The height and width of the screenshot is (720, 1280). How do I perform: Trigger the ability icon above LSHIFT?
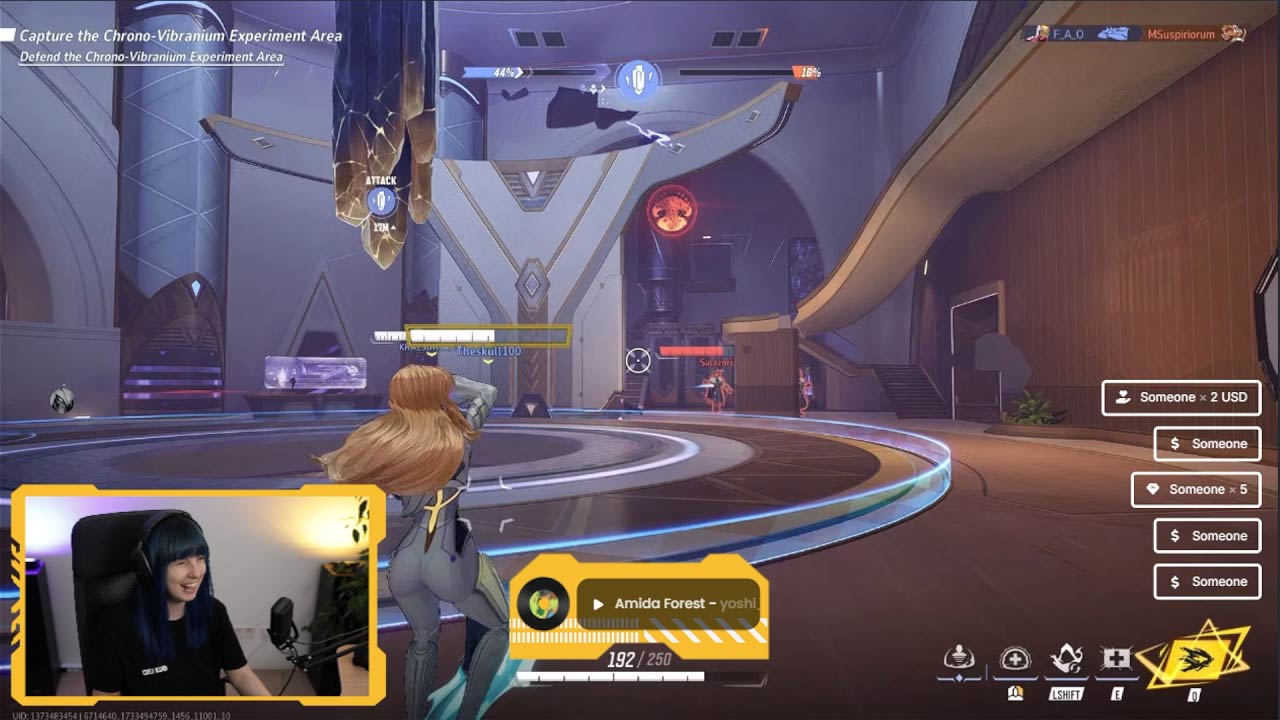pos(1067,659)
